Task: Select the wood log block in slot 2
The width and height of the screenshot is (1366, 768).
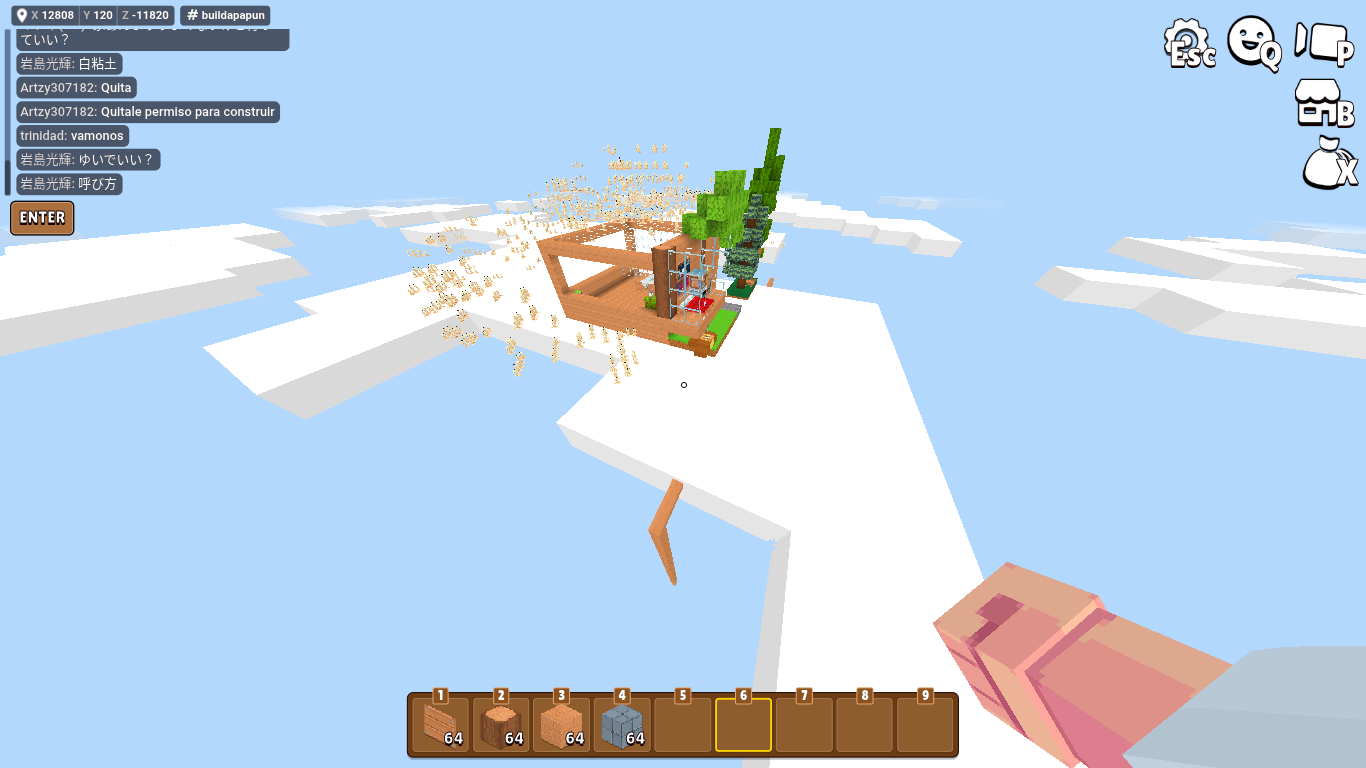Action: pyautogui.click(x=501, y=725)
